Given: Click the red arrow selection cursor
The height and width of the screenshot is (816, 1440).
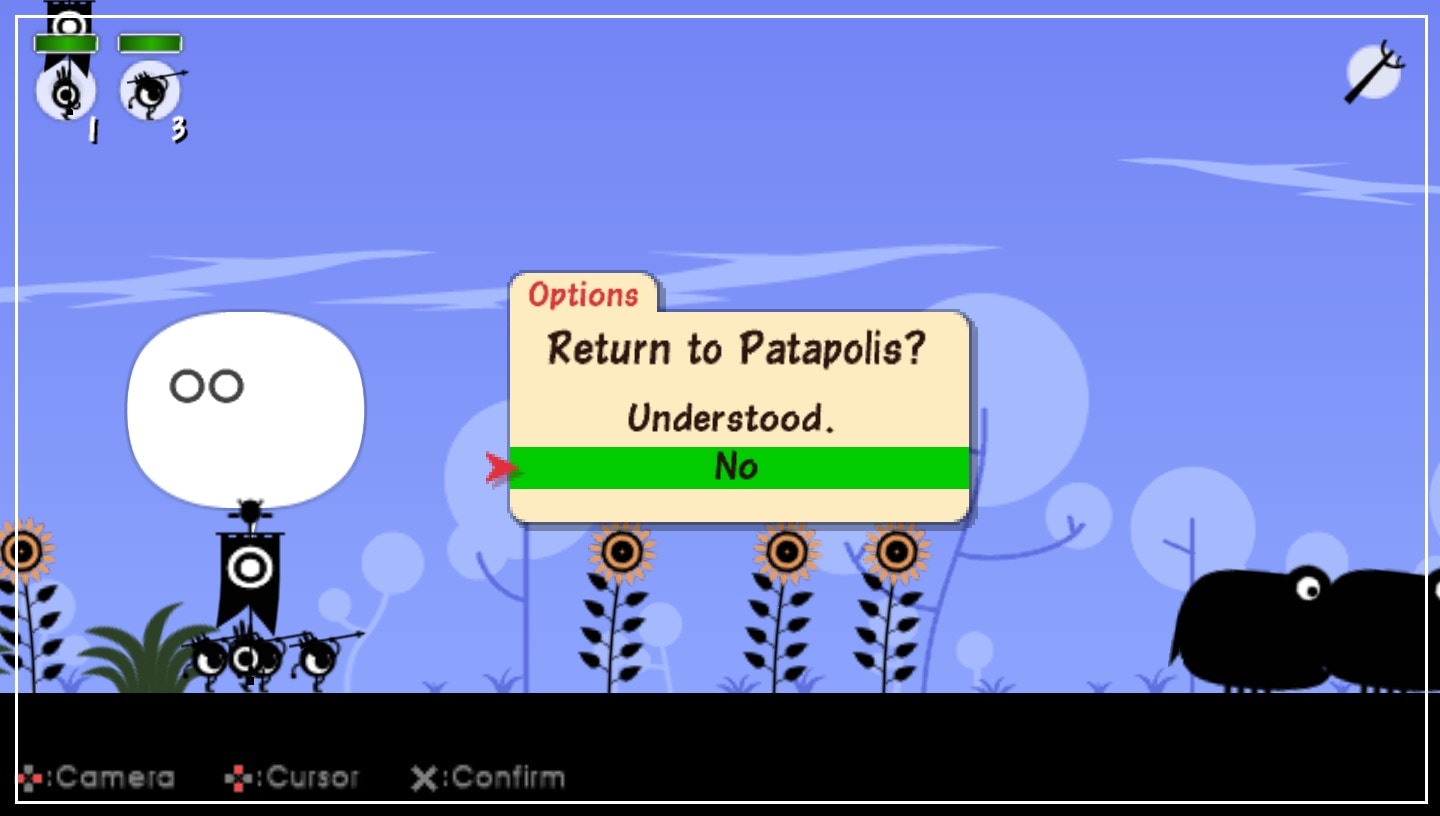Looking at the screenshot, I should click(501, 466).
